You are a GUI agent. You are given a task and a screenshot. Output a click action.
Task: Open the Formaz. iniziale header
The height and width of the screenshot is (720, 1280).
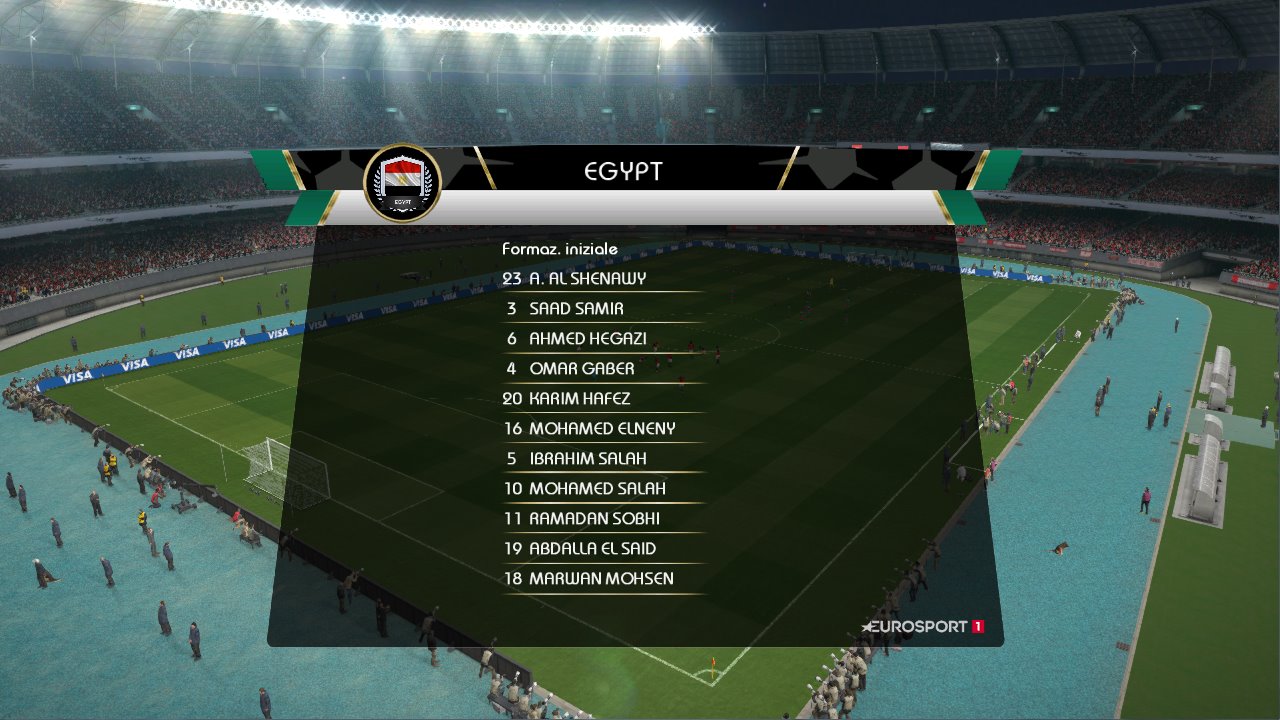[x=560, y=248]
